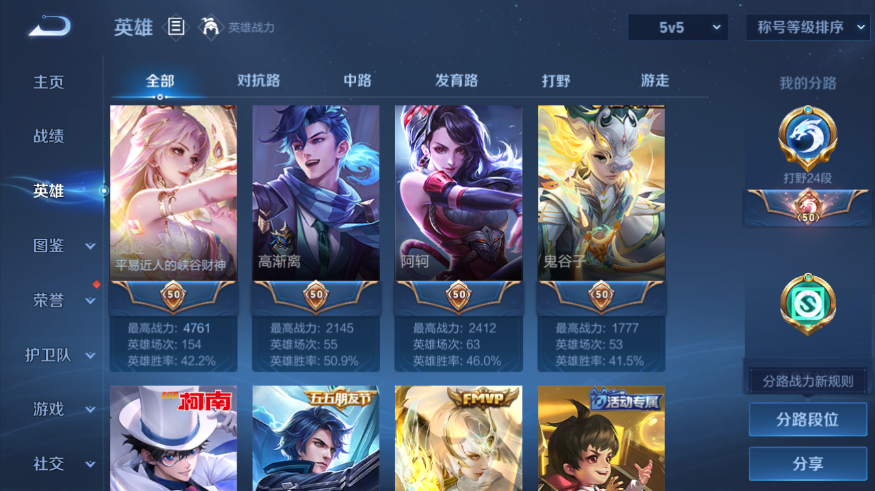Switch to the 发育路 tab
The width and height of the screenshot is (875, 491).
point(456,81)
